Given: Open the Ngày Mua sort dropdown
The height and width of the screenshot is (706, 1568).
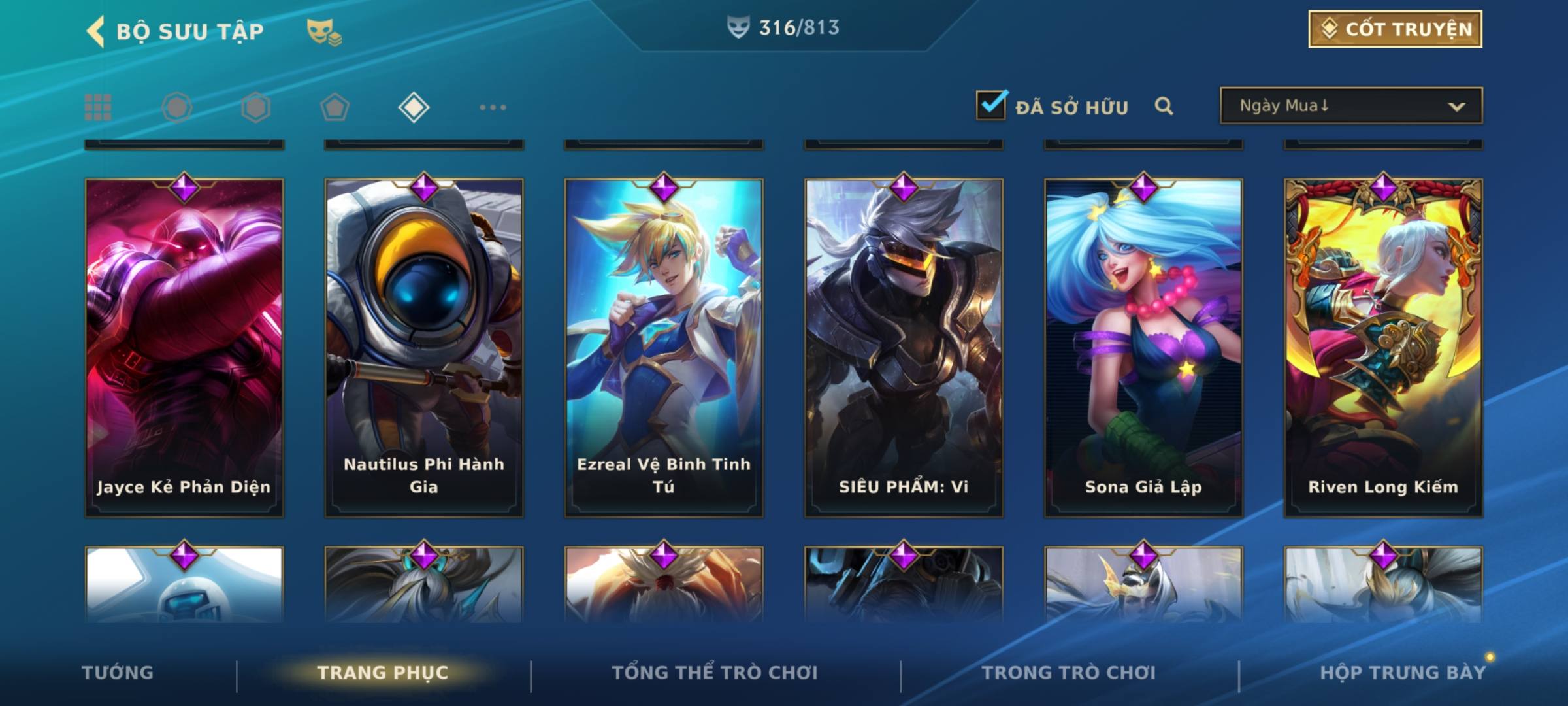Looking at the screenshot, I should coord(1351,106).
